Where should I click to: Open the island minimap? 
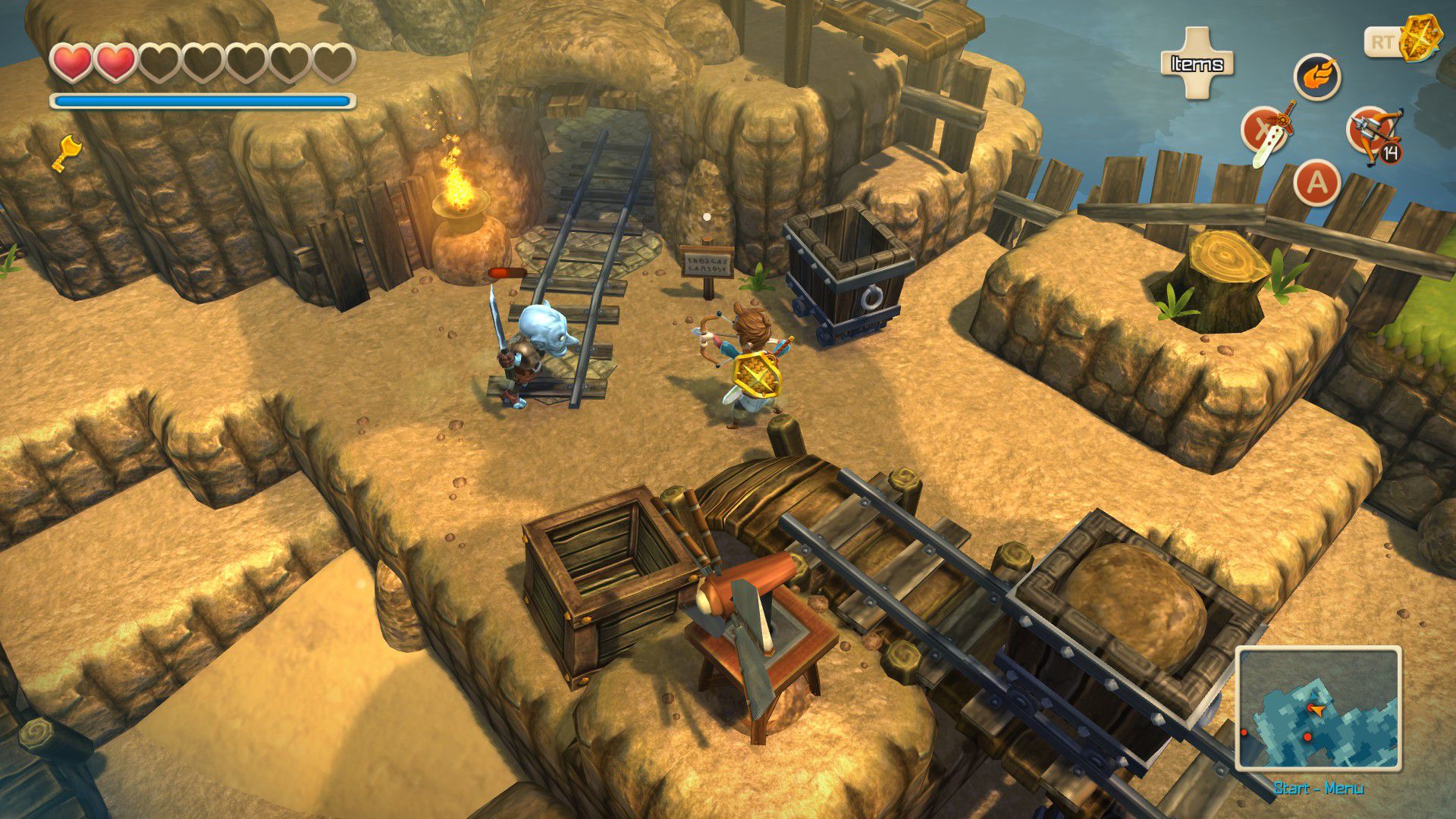[1318, 708]
